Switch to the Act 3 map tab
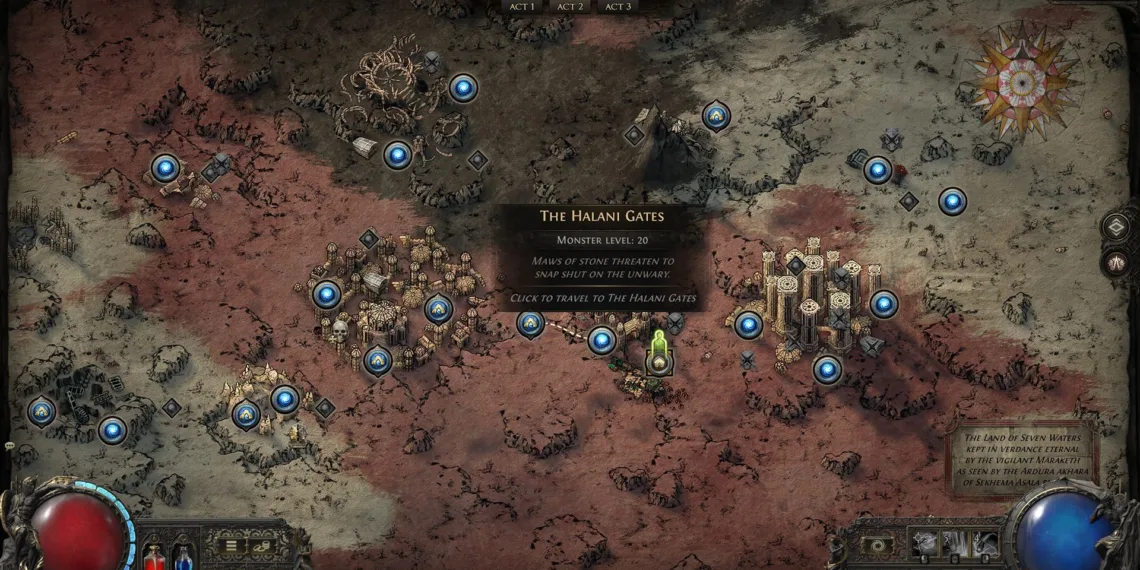This screenshot has height=570, width=1140. [618, 6]
